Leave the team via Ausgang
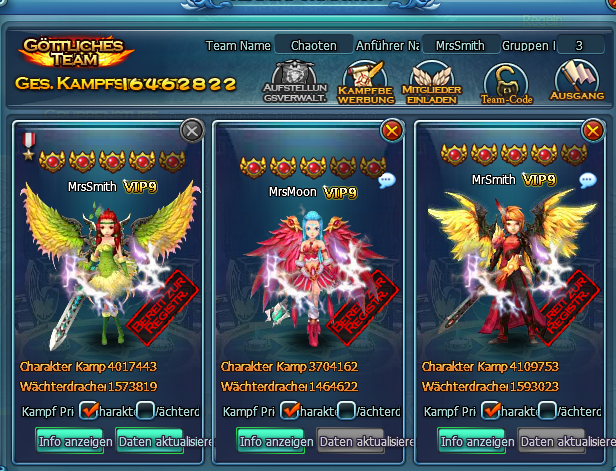Viewport: 616px width, 471px height. [578, 81]
